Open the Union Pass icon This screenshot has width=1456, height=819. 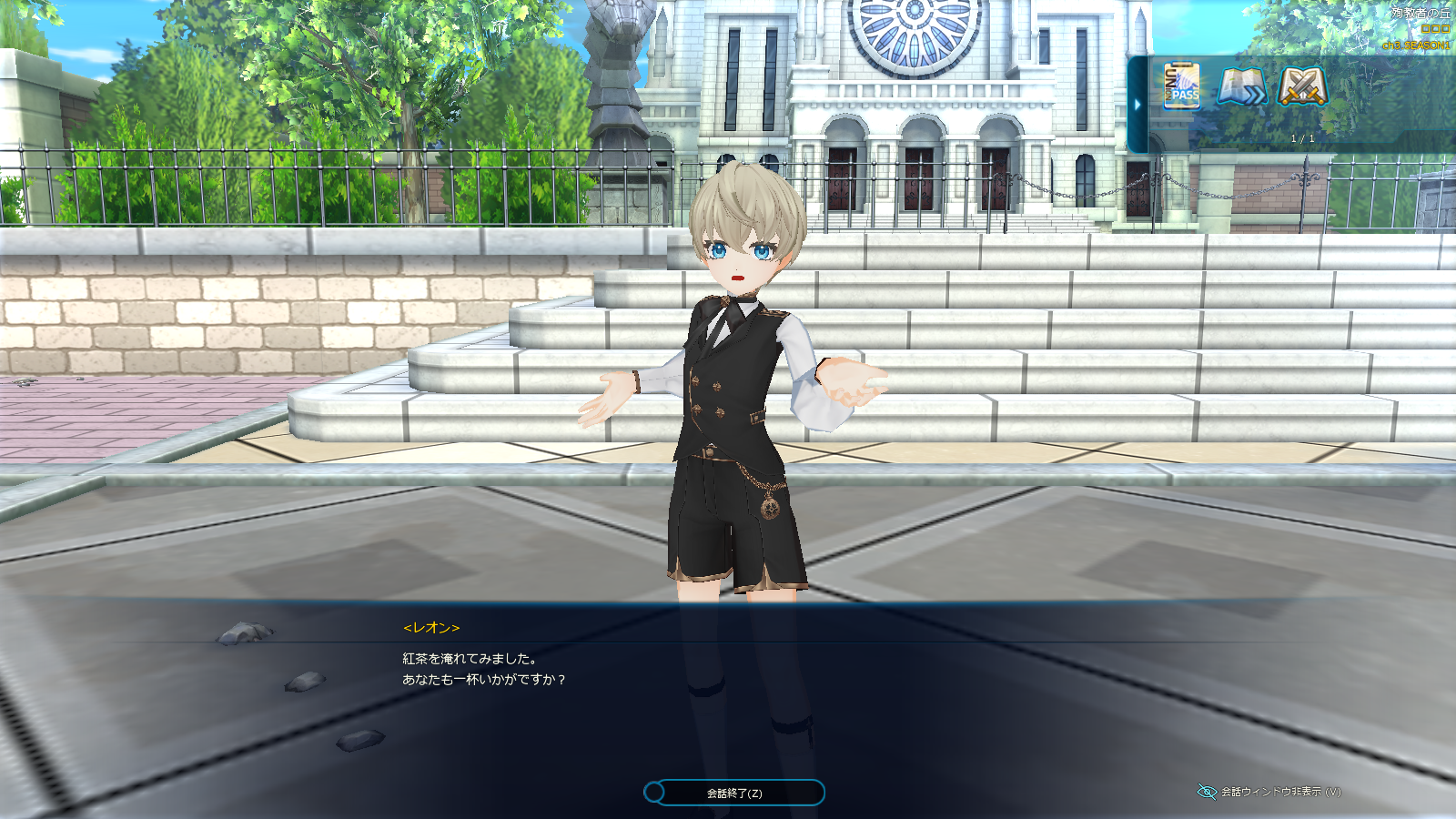tap(1181, 86)
